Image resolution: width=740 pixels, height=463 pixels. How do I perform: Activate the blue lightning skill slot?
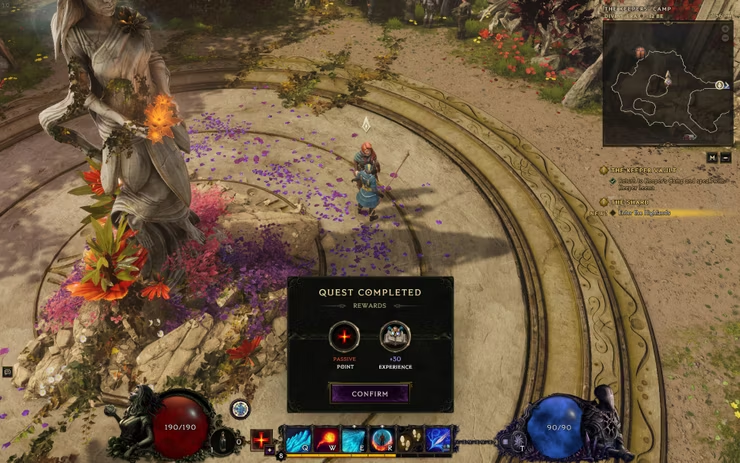click(x=438, y=440)
